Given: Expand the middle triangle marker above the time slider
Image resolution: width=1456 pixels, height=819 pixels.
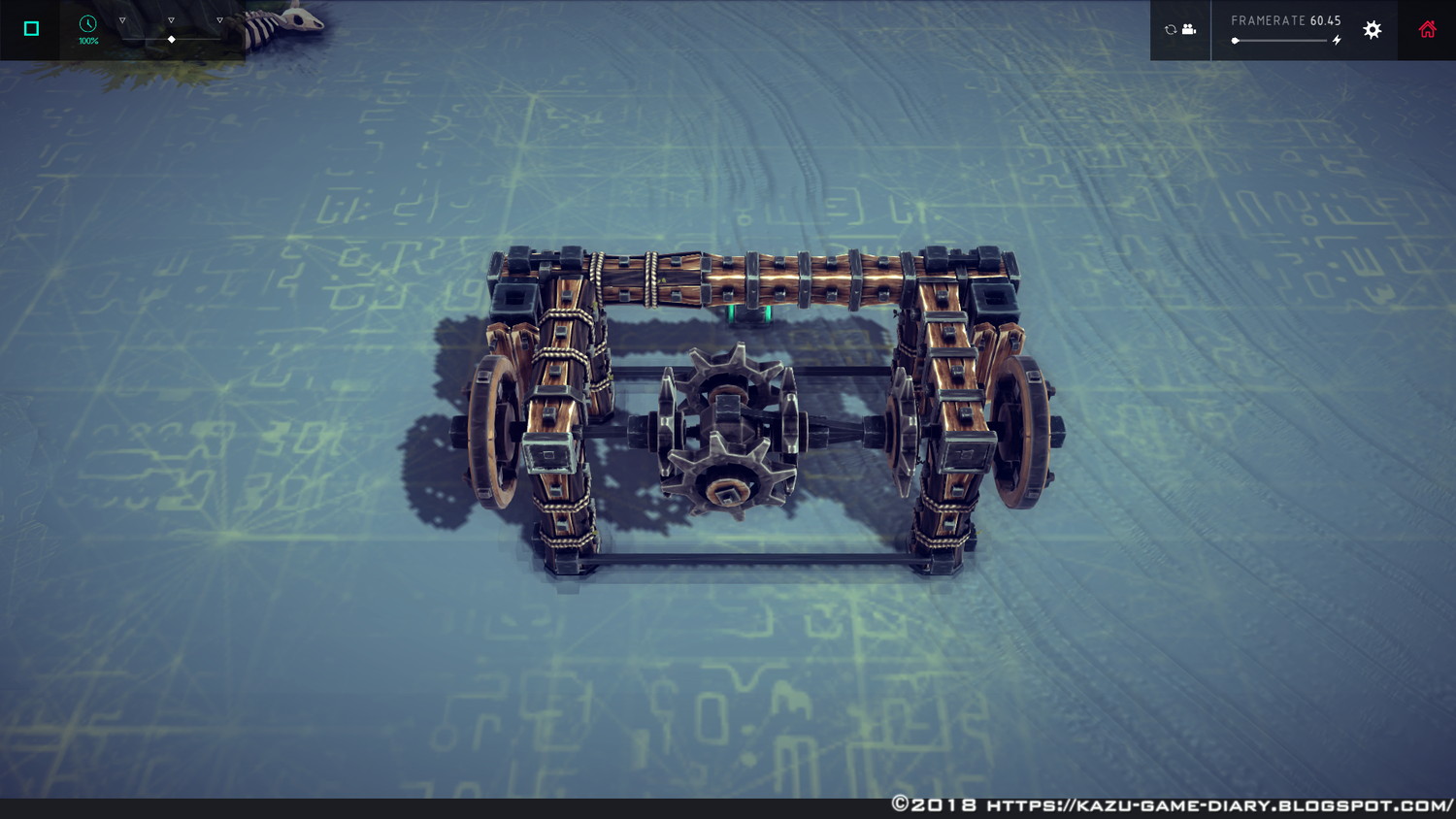Looking at the screenshot, I should 171,18.
